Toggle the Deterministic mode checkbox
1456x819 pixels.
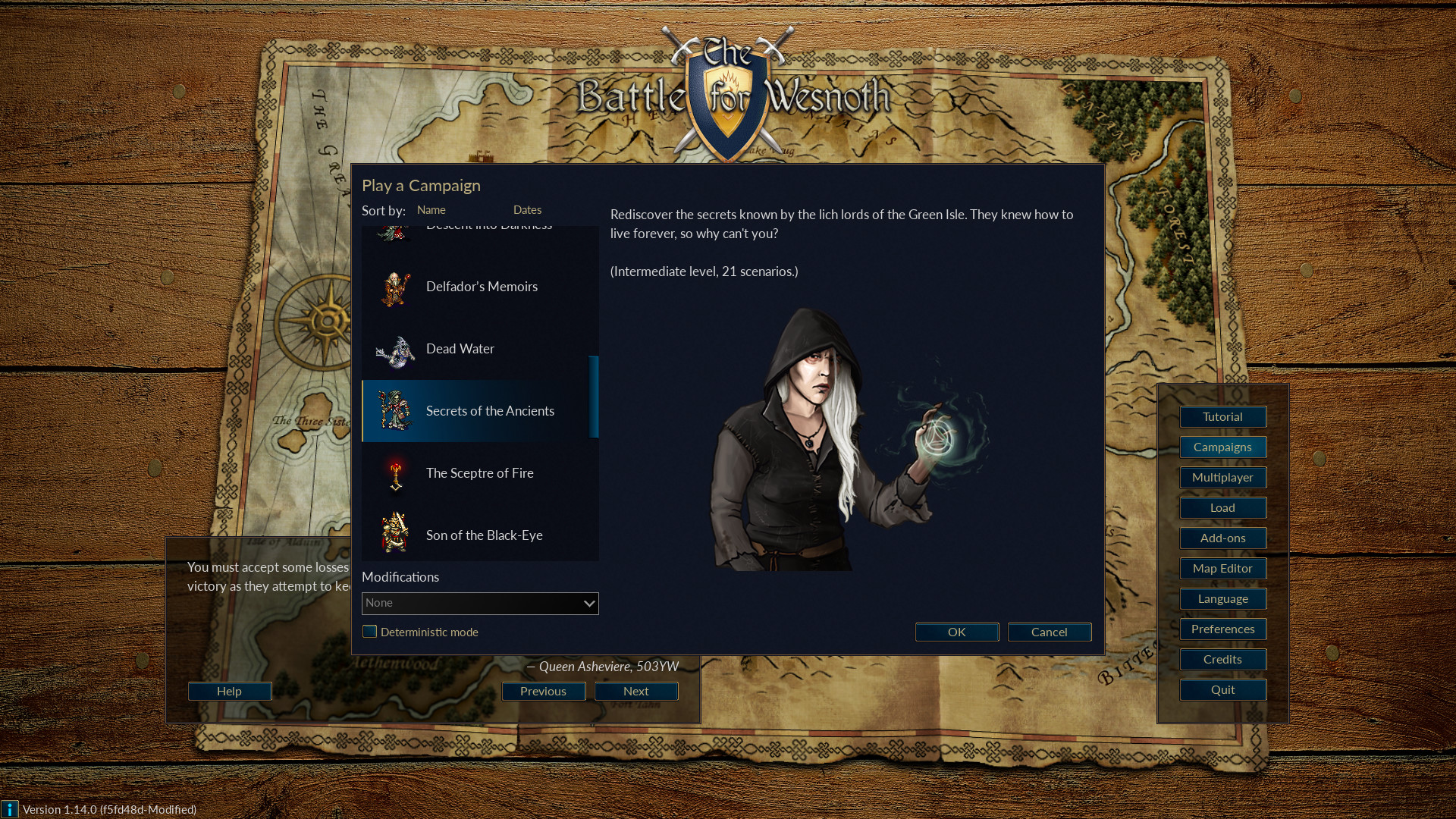(x=370, y=632)
